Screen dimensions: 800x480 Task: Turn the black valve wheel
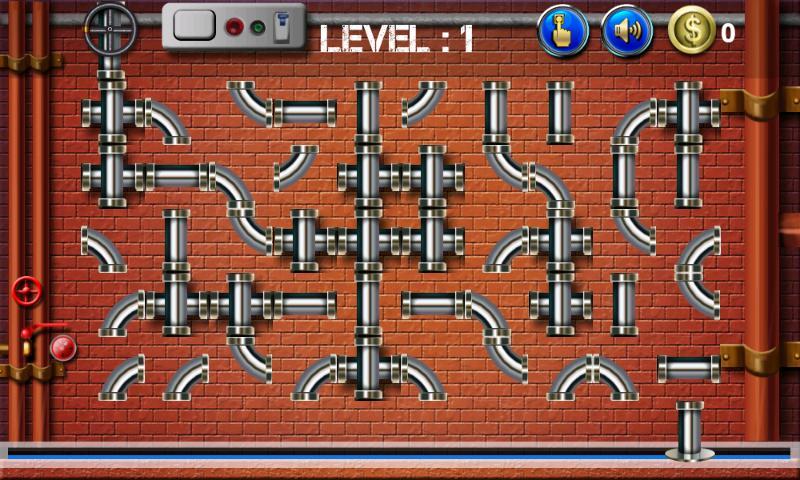coord(110,30)
